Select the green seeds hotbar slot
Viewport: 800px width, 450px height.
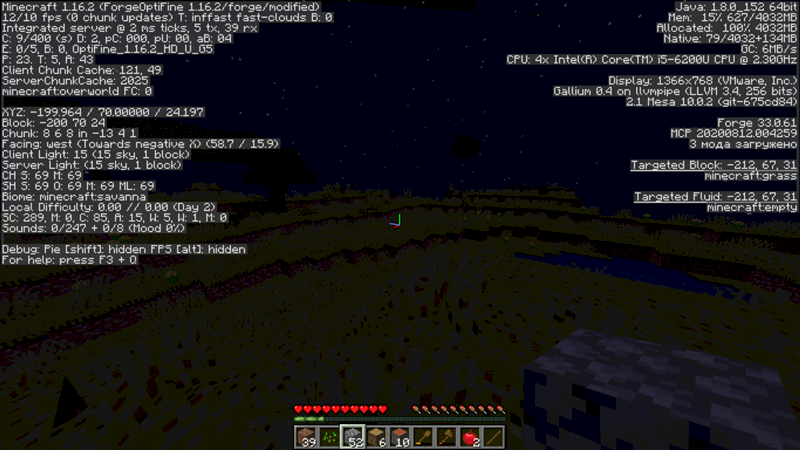tap(329, 437)
